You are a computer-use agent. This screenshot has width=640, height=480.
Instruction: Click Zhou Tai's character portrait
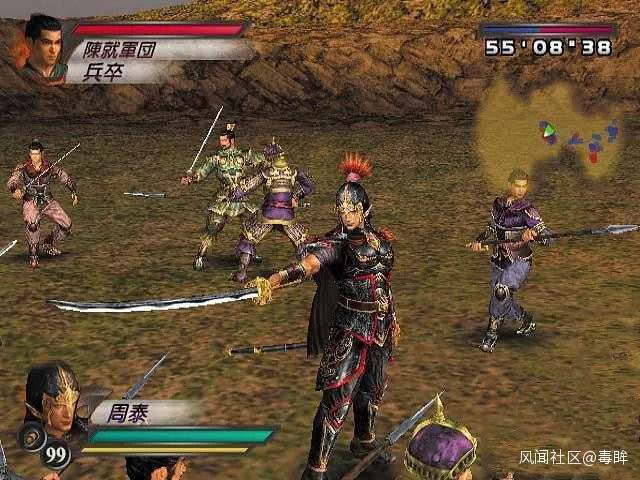coord(52,397)
